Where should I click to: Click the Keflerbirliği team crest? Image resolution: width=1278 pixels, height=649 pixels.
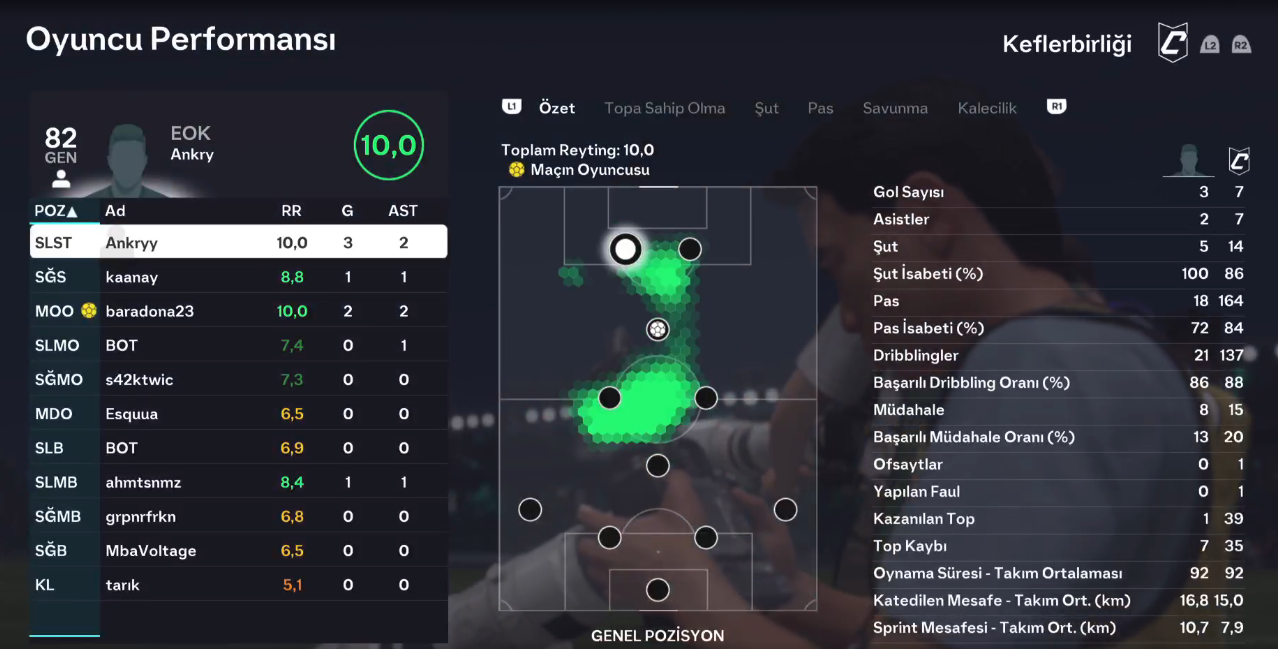[x=1172, y=44]
